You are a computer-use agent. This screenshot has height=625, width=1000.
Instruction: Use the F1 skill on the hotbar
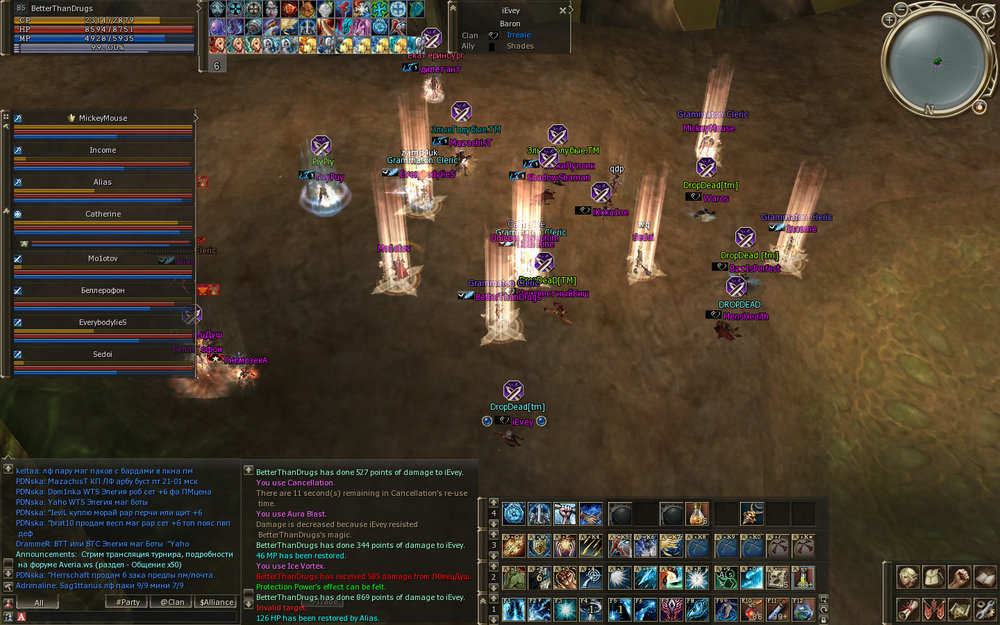click(514, 610)
